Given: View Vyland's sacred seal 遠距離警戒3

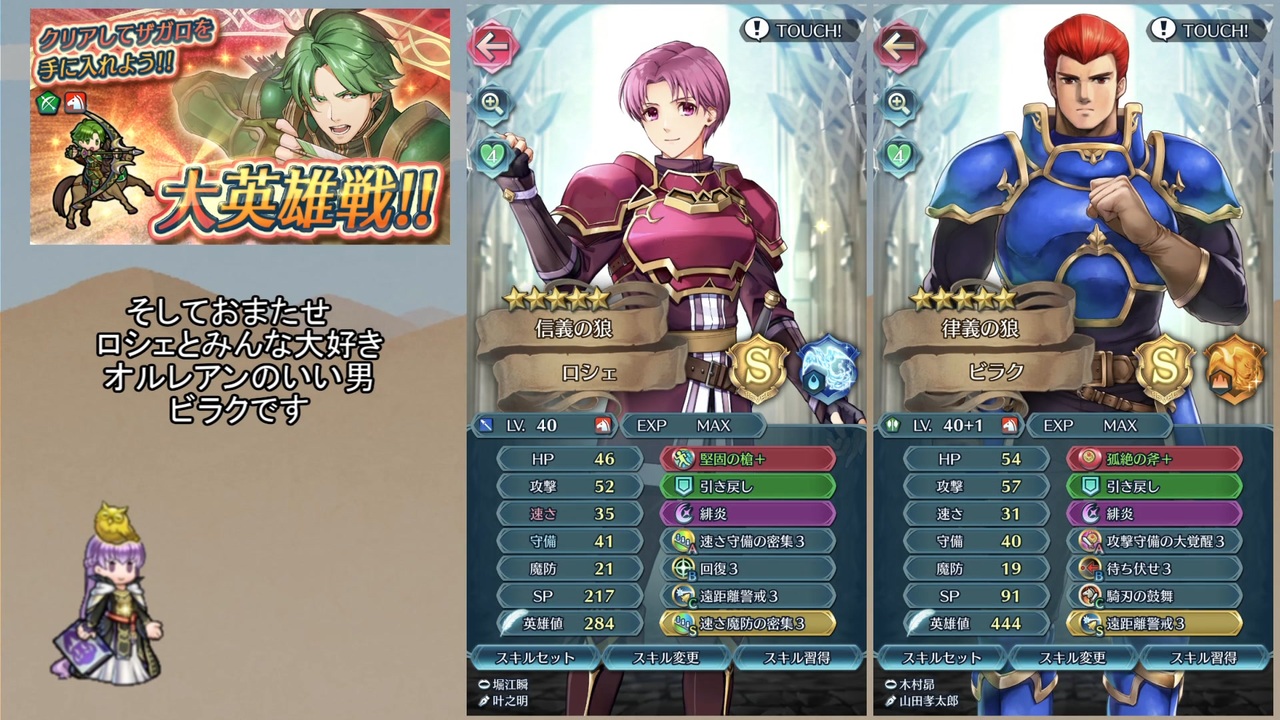Looking at the screenshot, I should 1156,621.
